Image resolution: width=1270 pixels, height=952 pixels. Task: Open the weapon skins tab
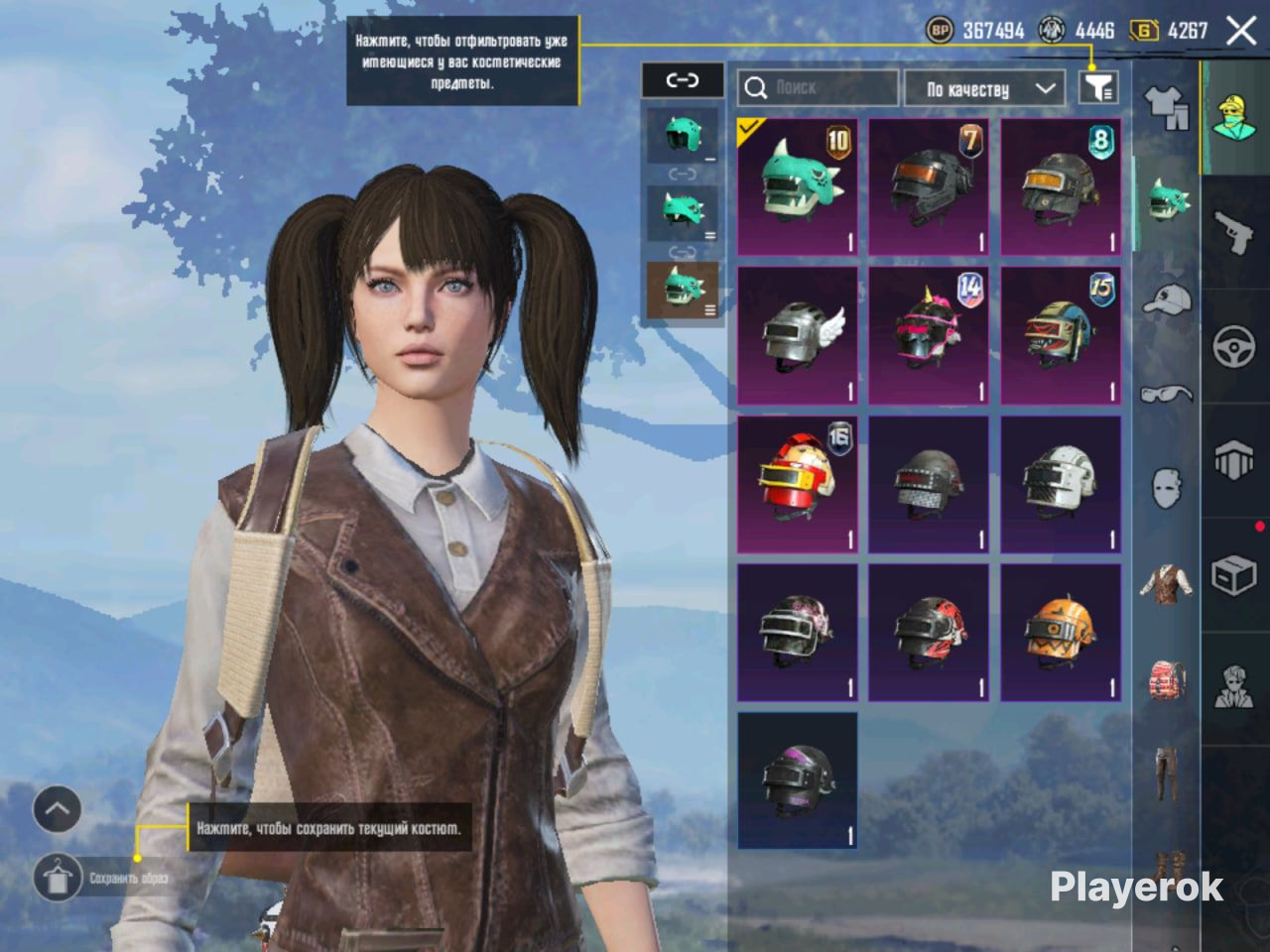1234,233
